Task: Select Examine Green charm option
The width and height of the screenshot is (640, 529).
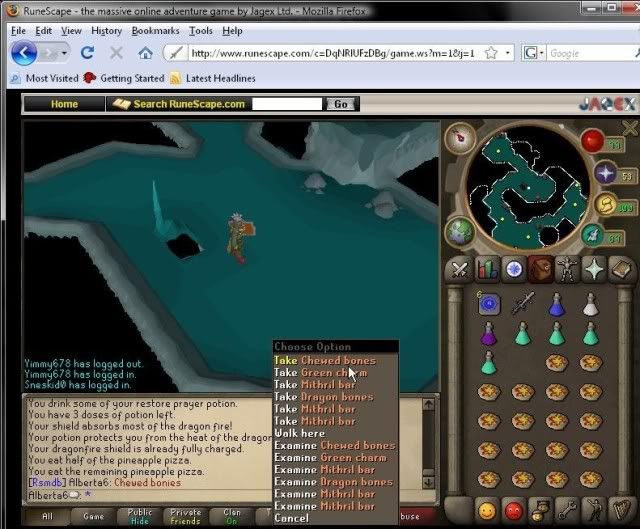Action: [x=330, y=457]
